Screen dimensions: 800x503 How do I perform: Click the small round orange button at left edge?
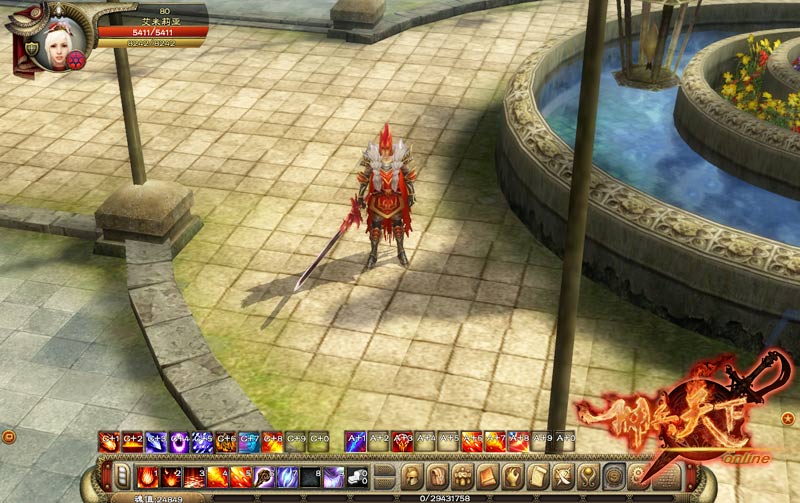tap(7, 437)
